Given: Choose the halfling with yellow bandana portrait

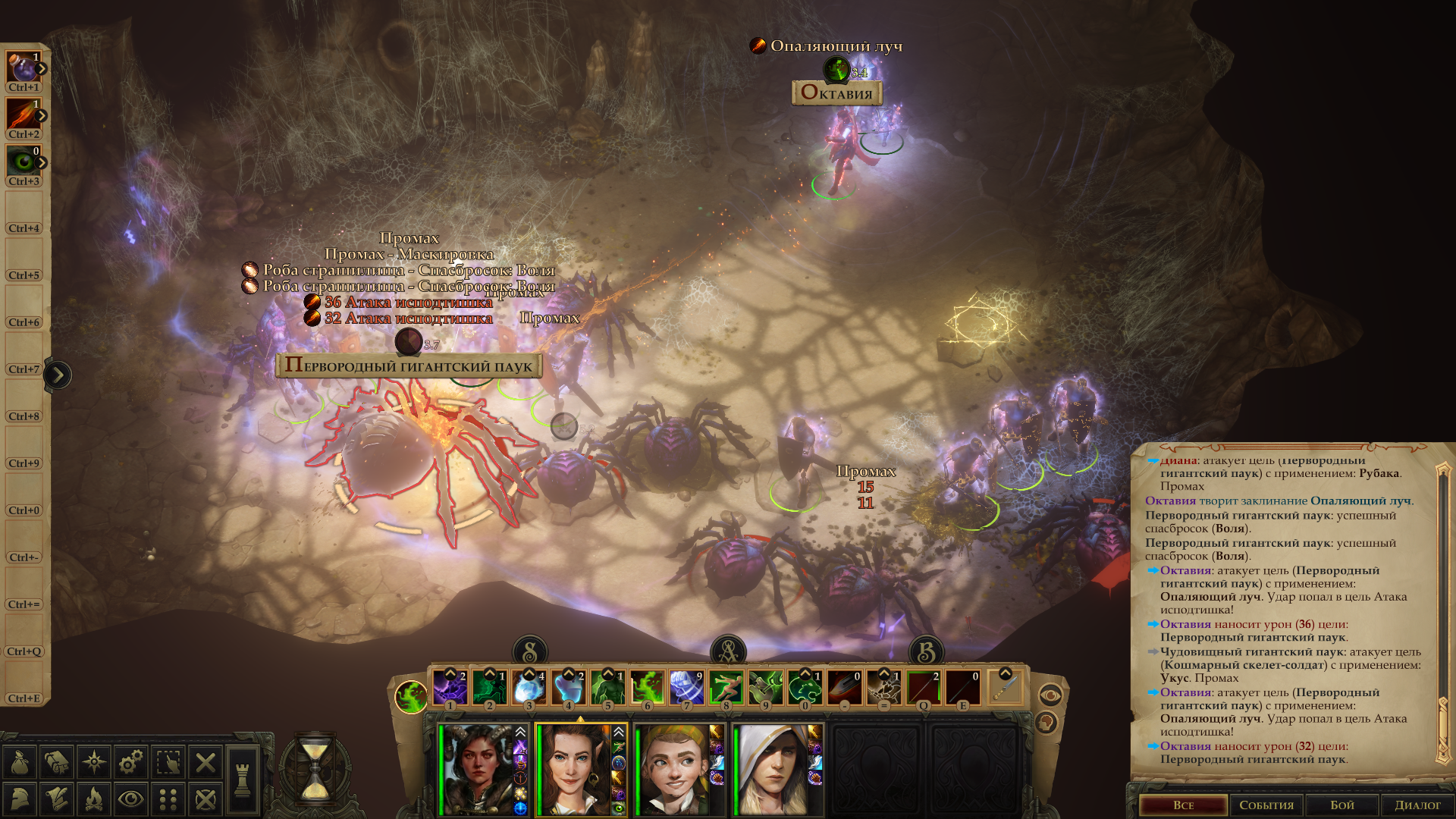Looking at the screenshot, I should 673,769.
